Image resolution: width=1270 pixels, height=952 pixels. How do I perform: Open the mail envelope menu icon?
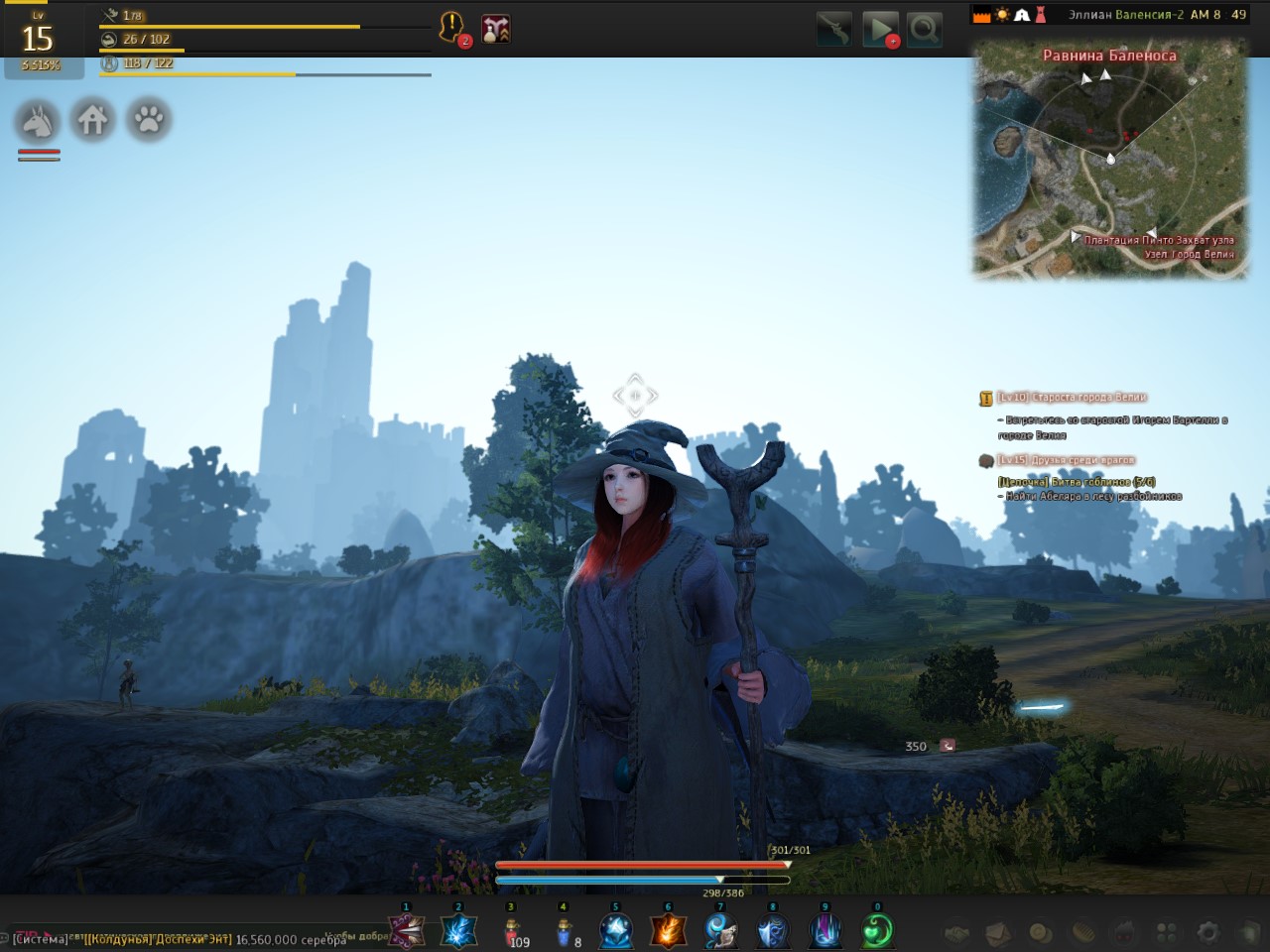coord(997,932)
